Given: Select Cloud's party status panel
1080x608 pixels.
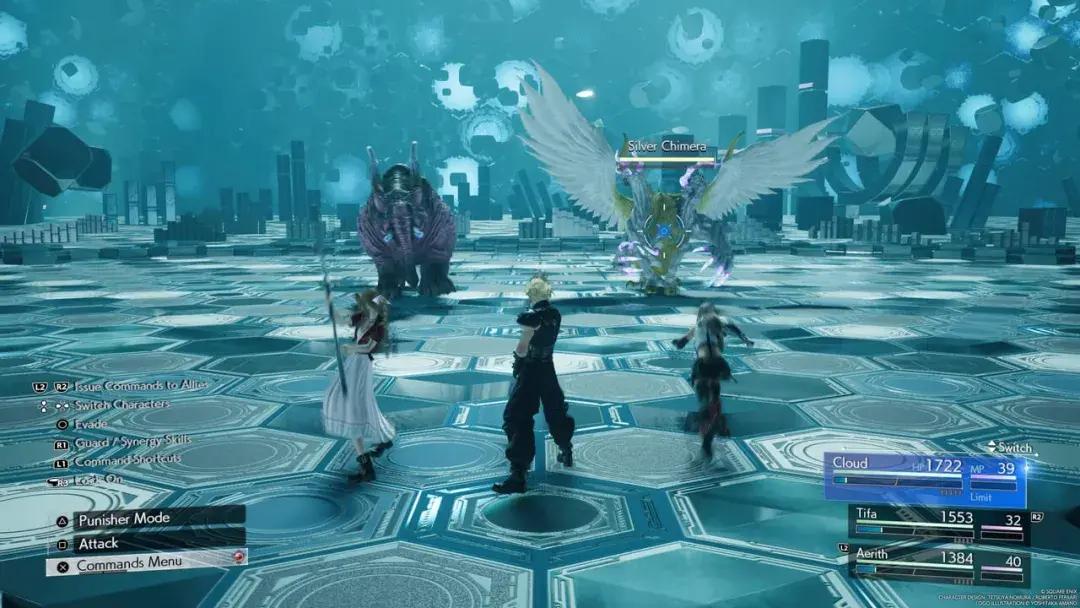Looking at the screenshot, I should pyautogui.click(x=925, y=478).
